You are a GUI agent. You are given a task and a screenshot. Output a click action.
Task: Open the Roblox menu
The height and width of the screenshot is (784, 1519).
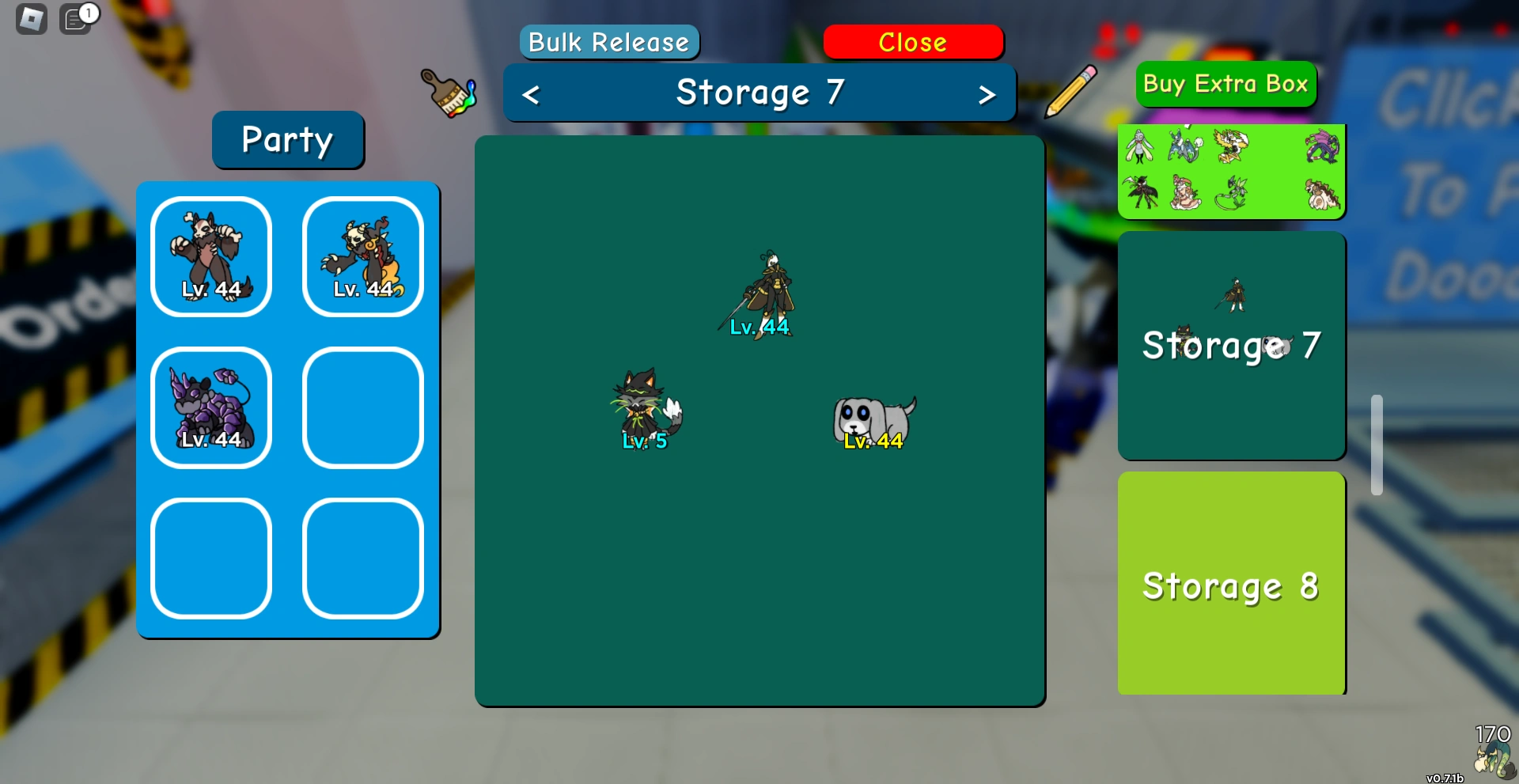click(x=30, y=17)
